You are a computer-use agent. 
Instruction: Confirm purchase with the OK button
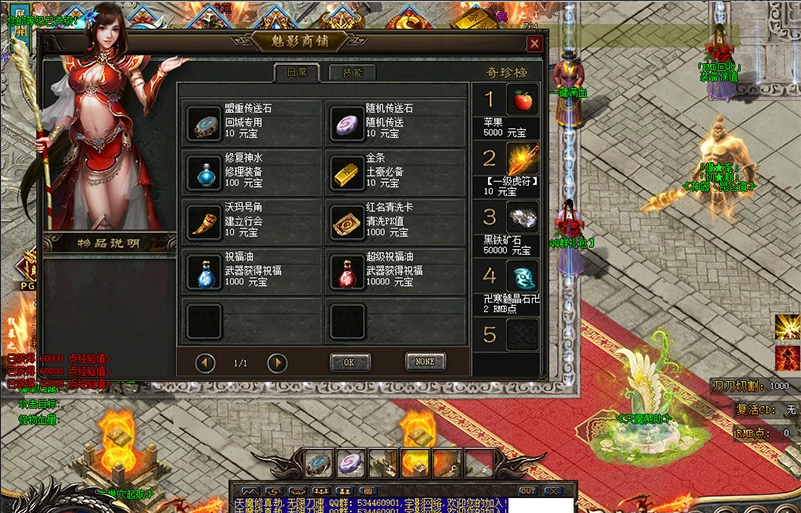point(349,362)
